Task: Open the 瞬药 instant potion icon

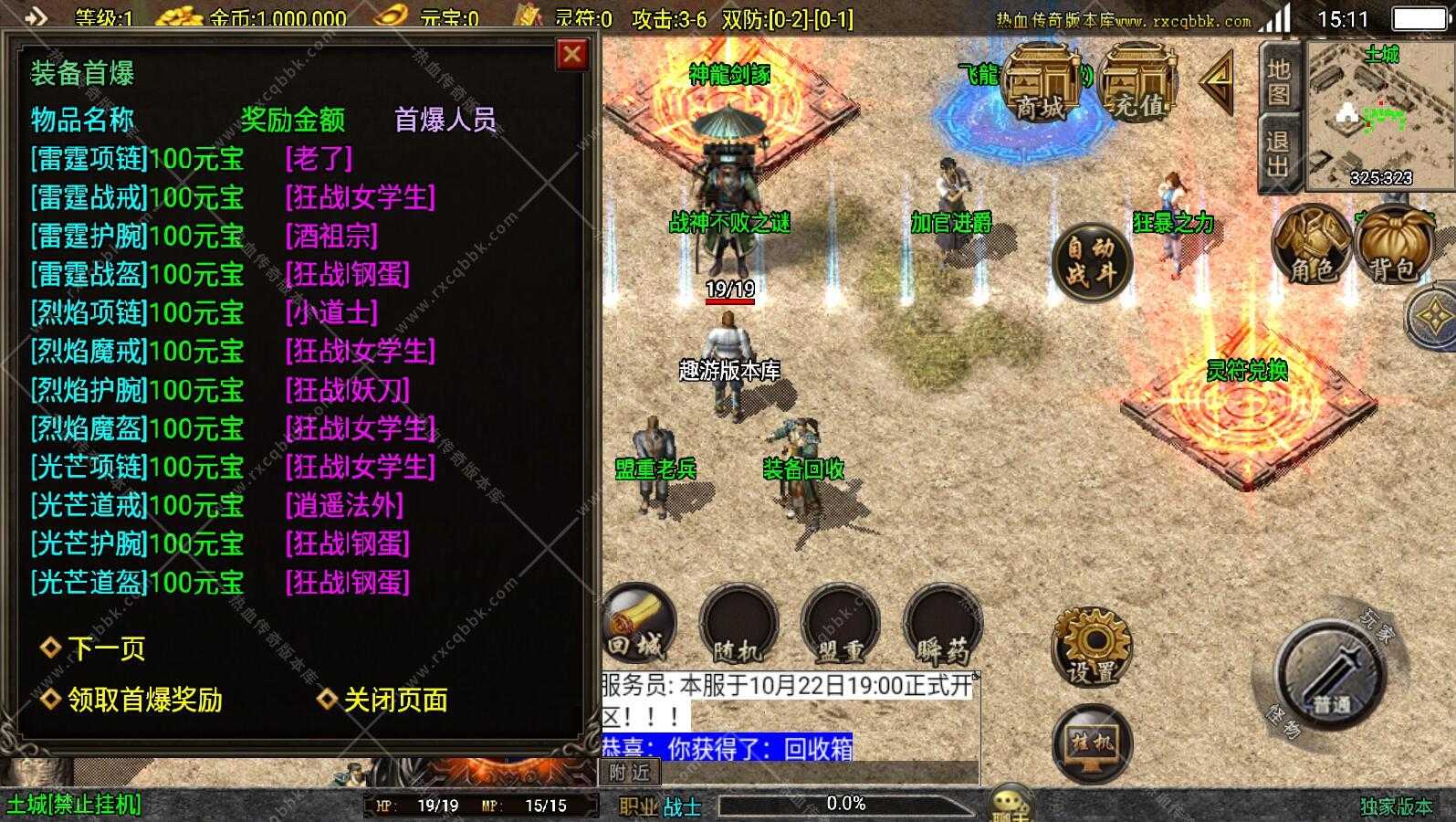Action: pyautogui.click(x=940, y=630)
